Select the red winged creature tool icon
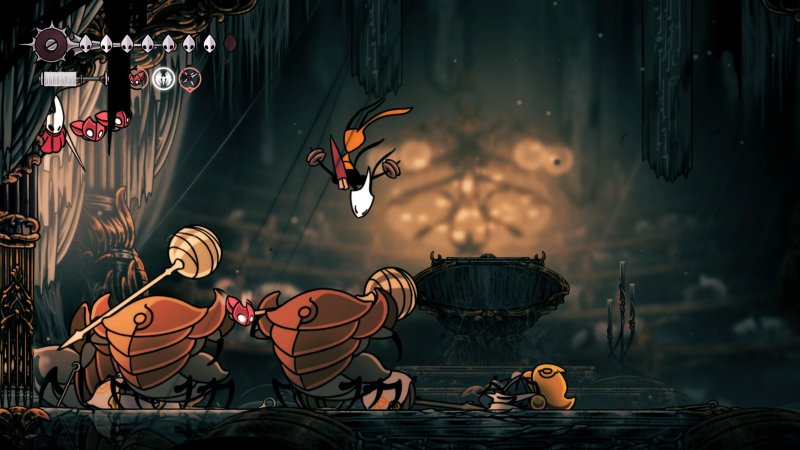 click(x=139, y=78)
